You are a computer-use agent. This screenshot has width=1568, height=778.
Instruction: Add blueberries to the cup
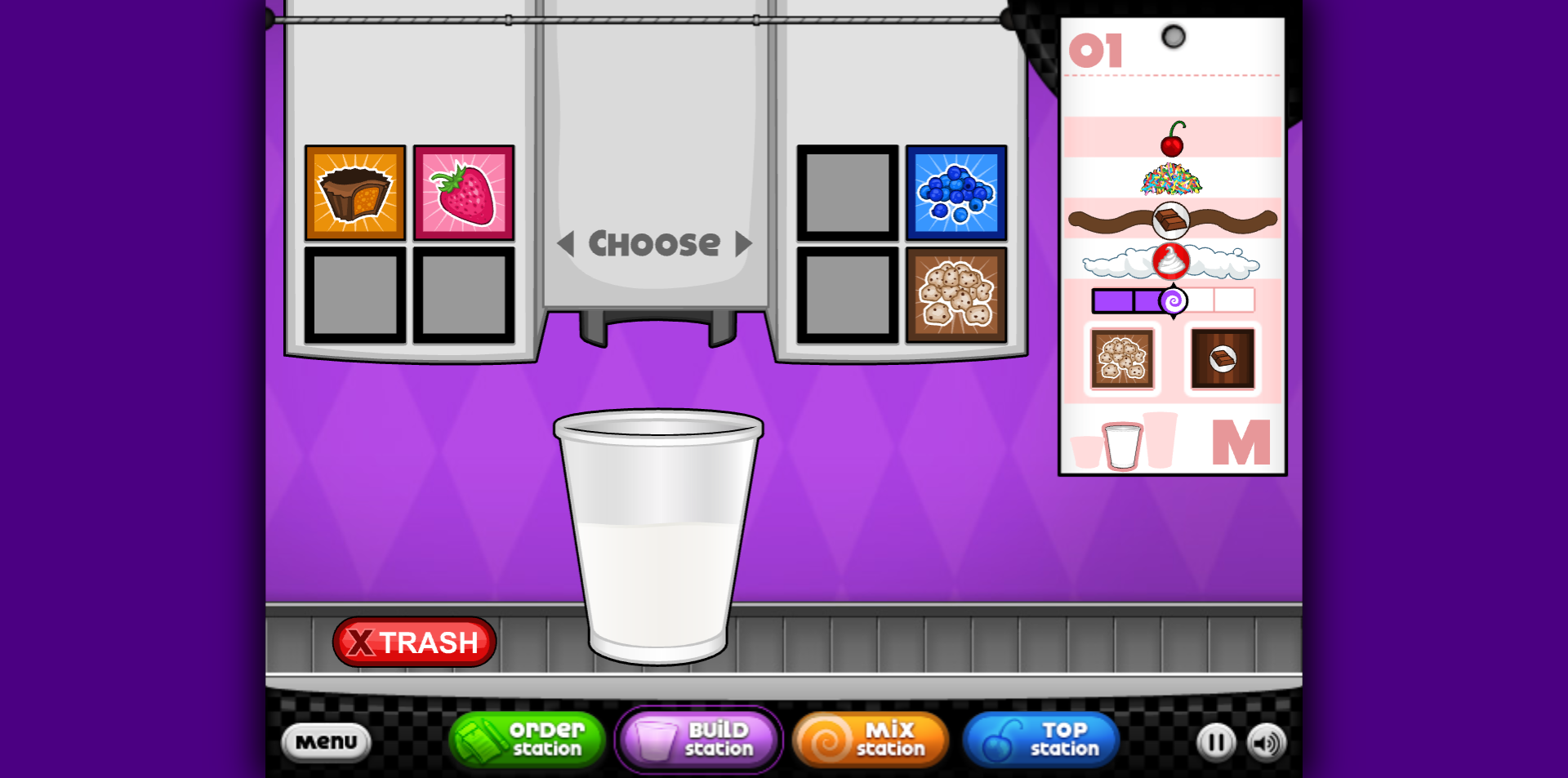(x=955, y=193)
